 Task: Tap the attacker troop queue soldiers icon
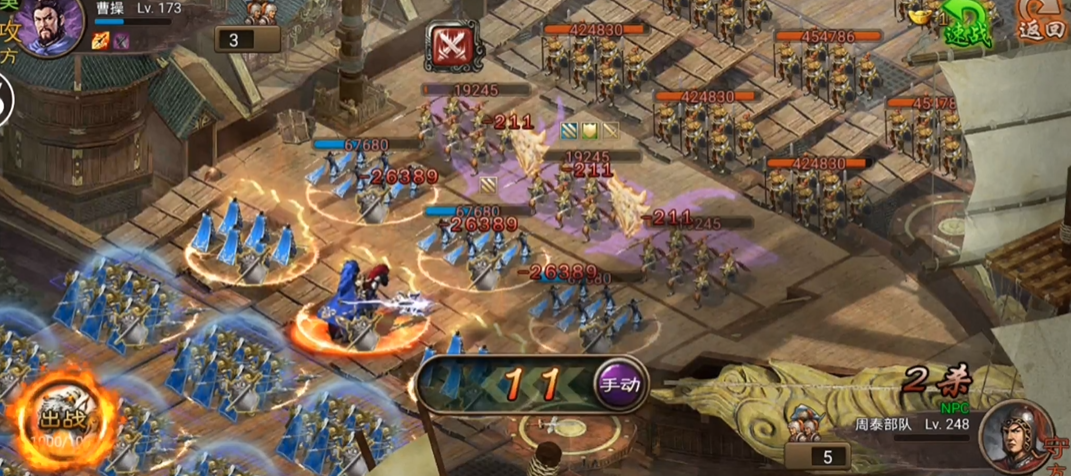click(261, 13)
